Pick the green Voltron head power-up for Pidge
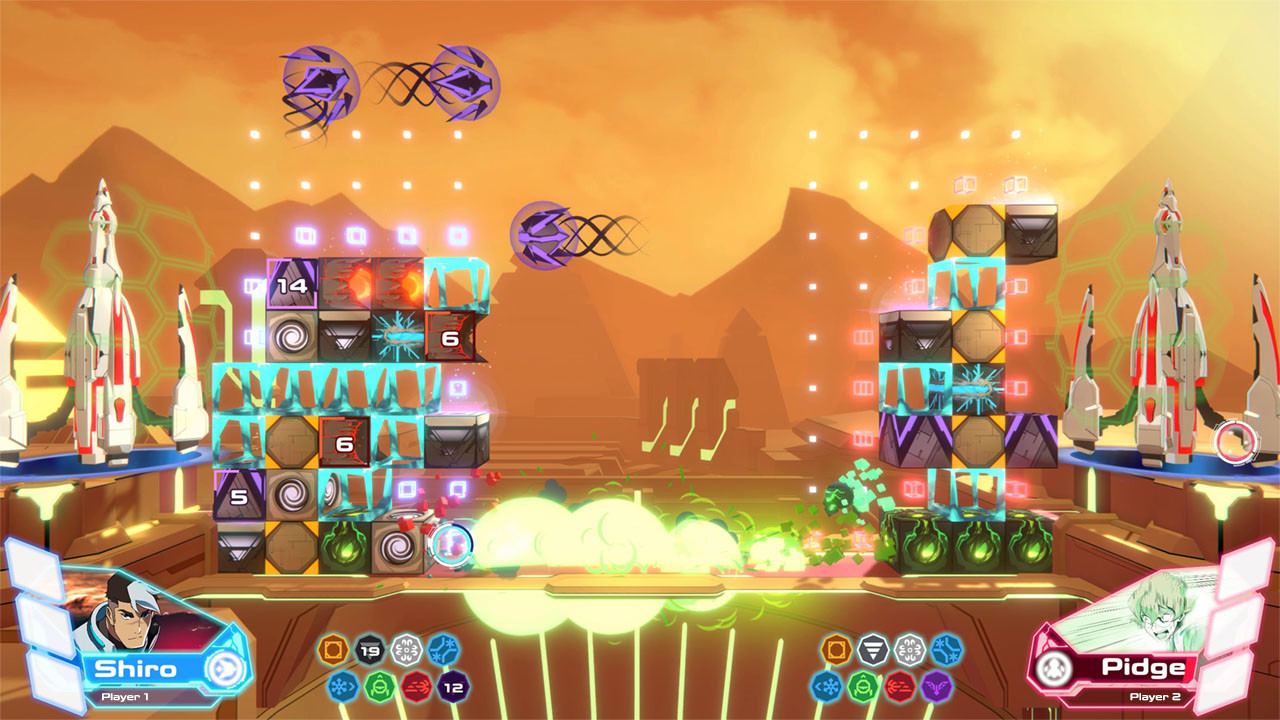1280x720 pixels. tap(863, 688)
